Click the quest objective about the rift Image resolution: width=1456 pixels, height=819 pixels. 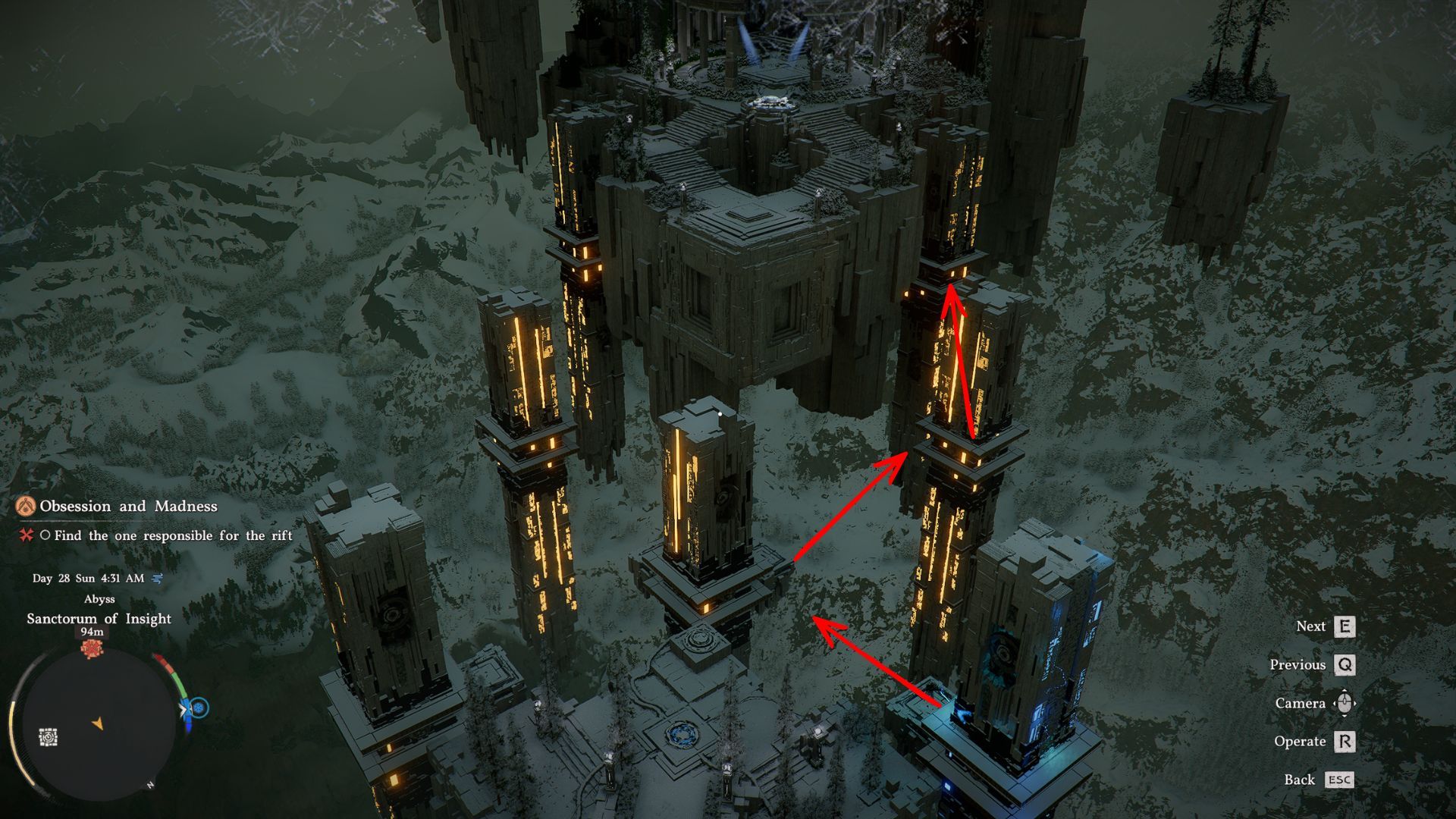[x=172, y=536]
